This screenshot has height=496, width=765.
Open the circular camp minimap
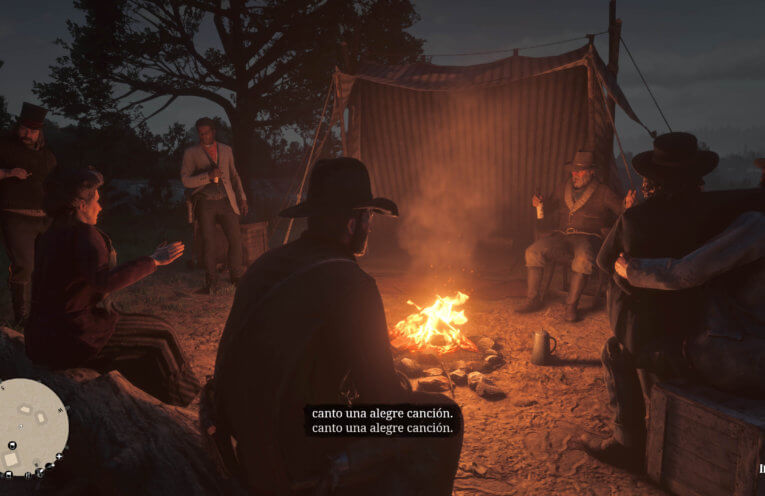(x=32, y=426)
